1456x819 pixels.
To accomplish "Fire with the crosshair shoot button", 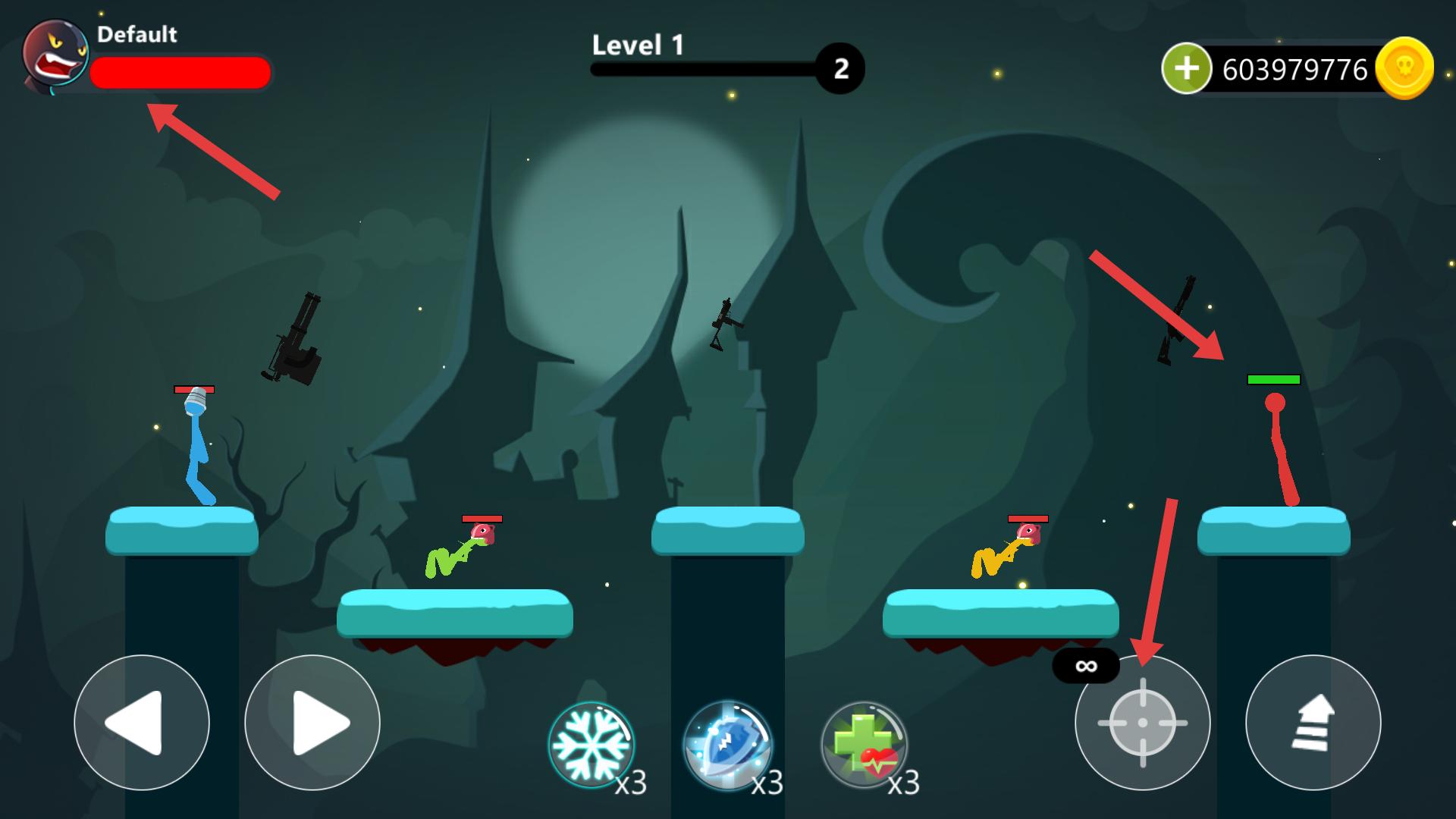I will [1142, 723].
